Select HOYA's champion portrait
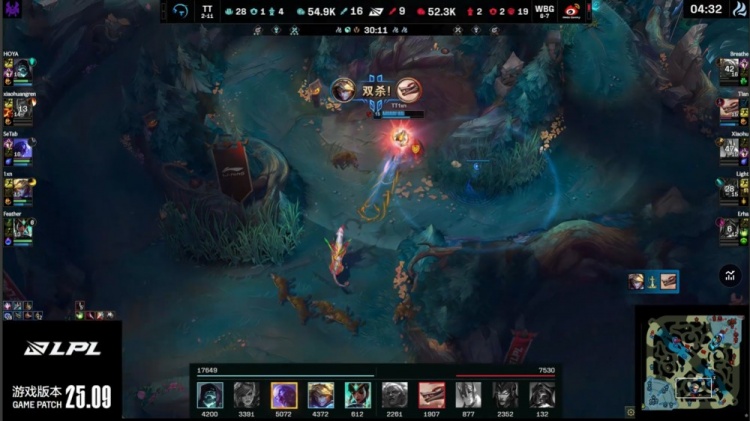750x421 pixels. coord(22,70)
